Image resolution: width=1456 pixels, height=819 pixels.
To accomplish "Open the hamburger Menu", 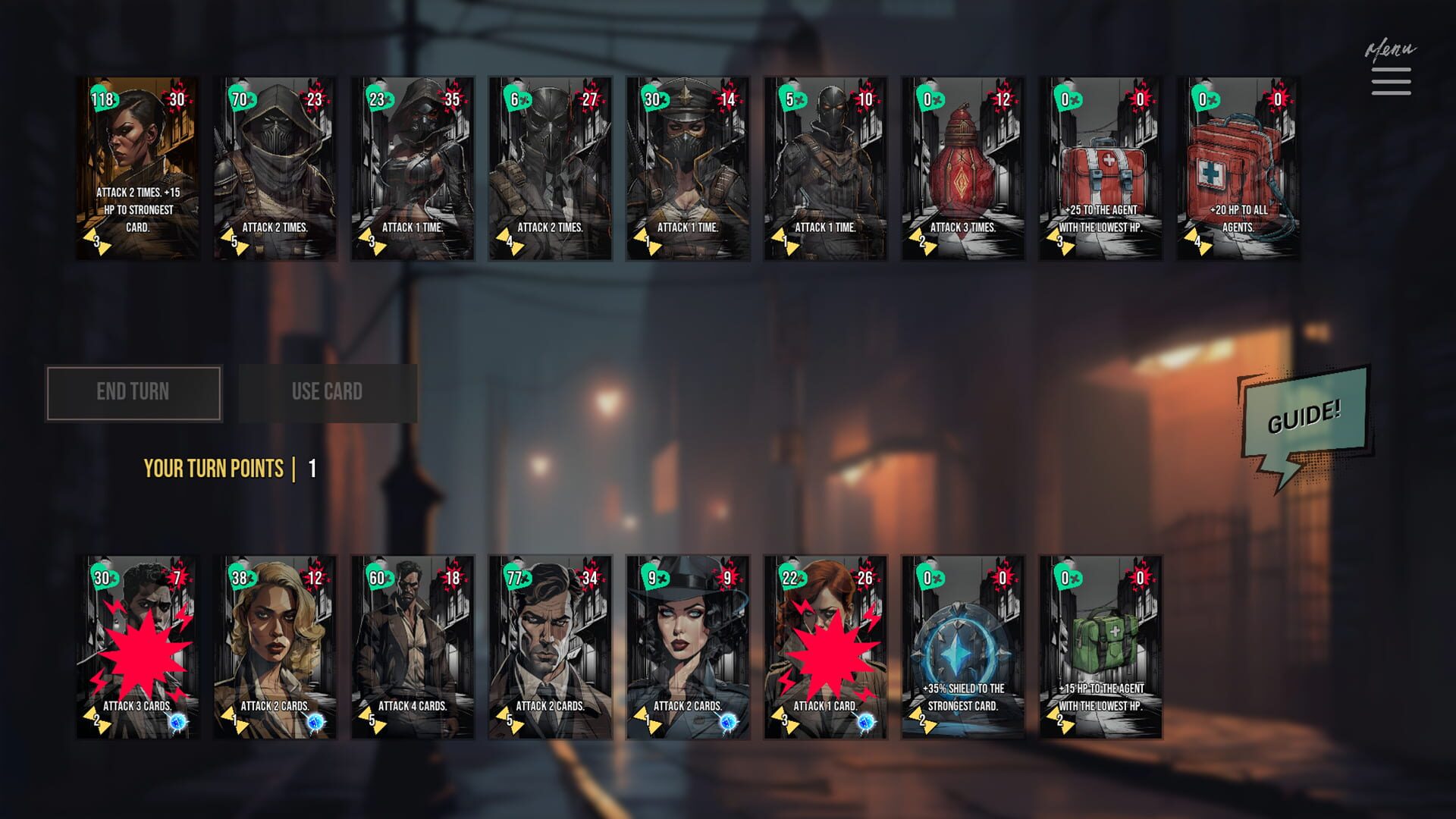I will [1391, 81].
